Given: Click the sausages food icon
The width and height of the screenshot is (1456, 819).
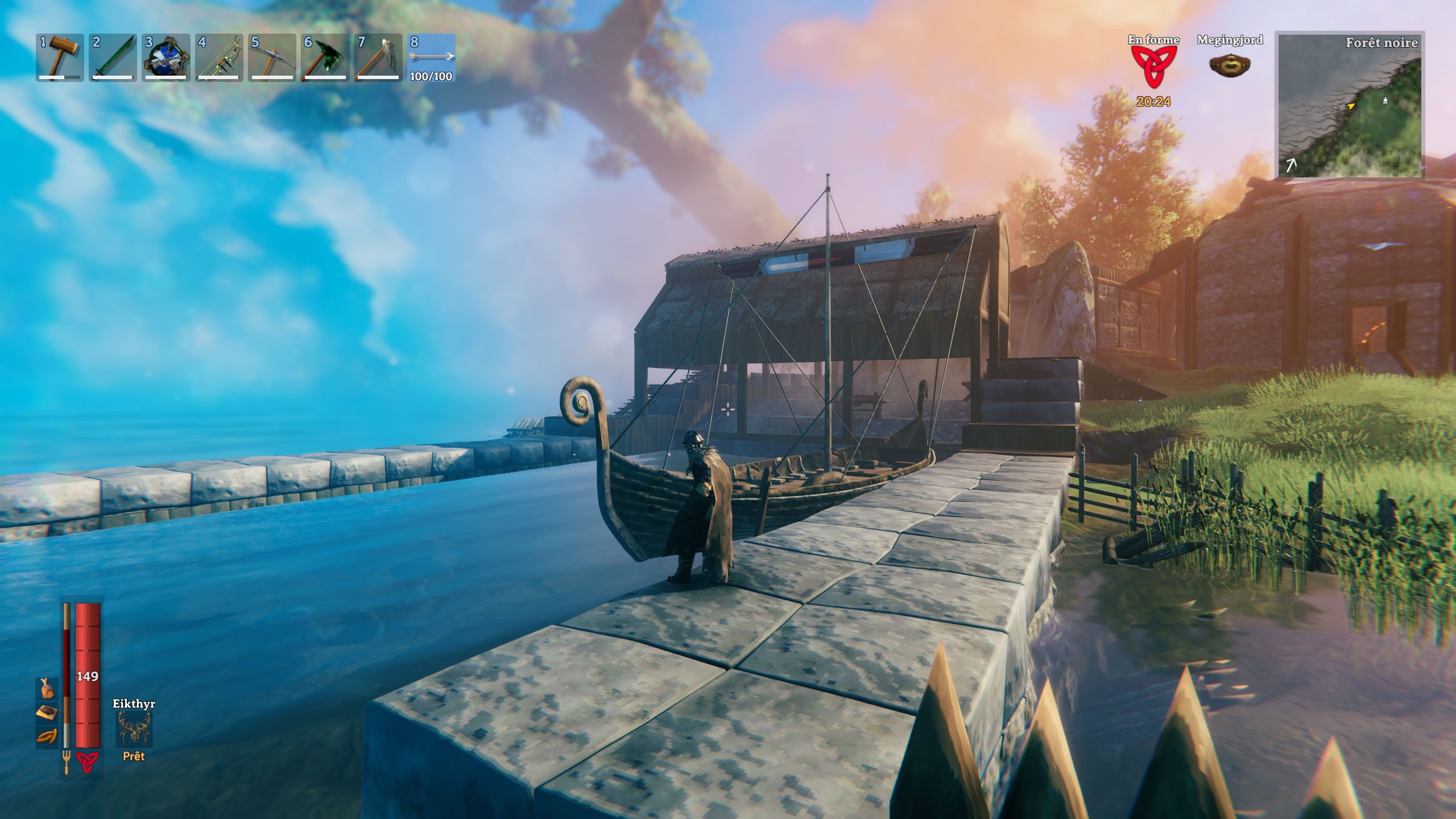Looking at the screenshot, I should pyautogui.click(x=47, y=737).
